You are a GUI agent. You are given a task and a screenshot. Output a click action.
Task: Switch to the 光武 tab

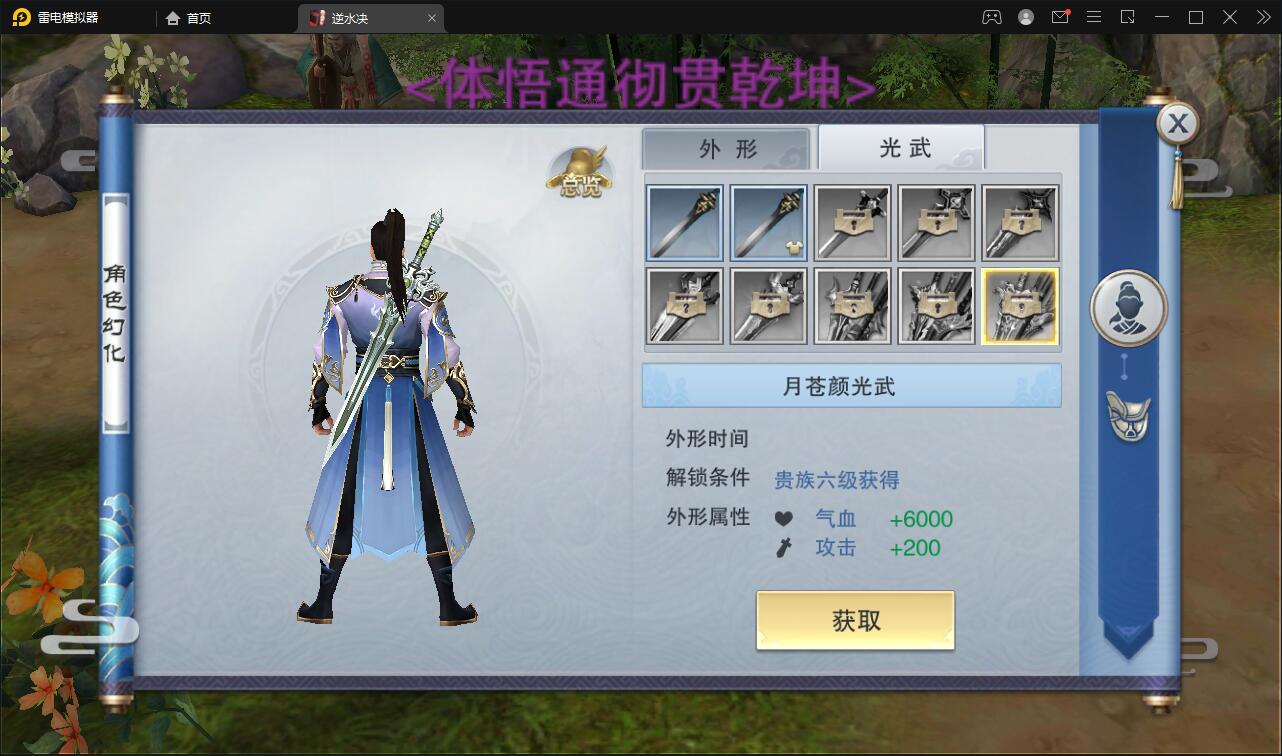pyautogui.click(x=901, y=146)
